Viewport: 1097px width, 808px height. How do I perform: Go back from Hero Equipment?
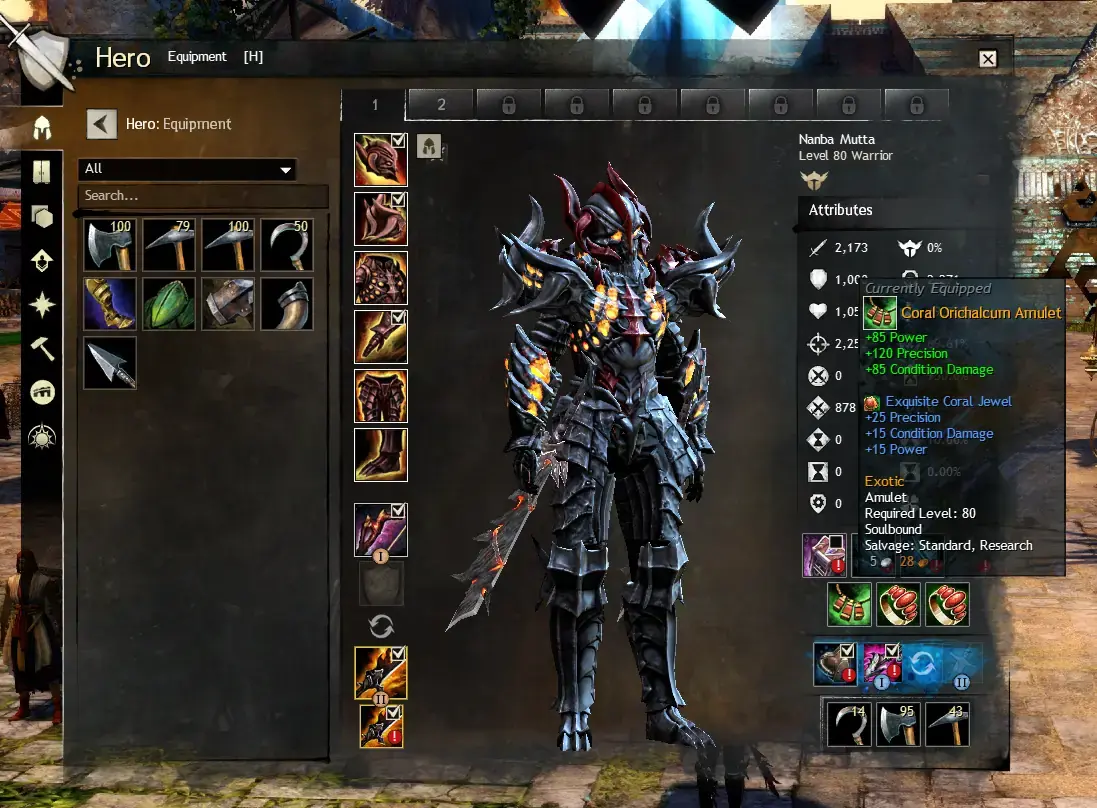click(x=101, y=124)
